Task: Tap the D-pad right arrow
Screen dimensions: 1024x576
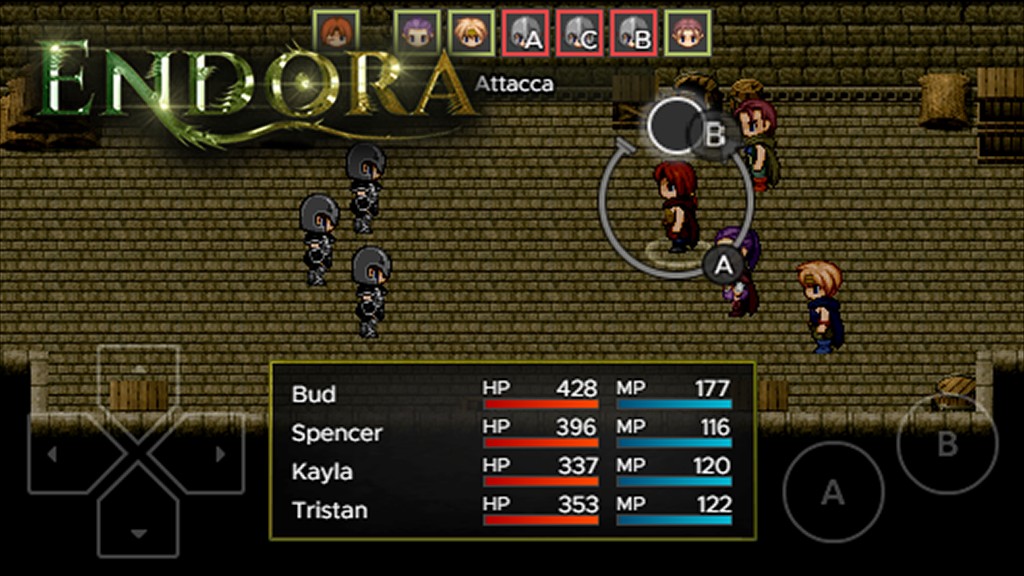Action: [x=216, y=453]
